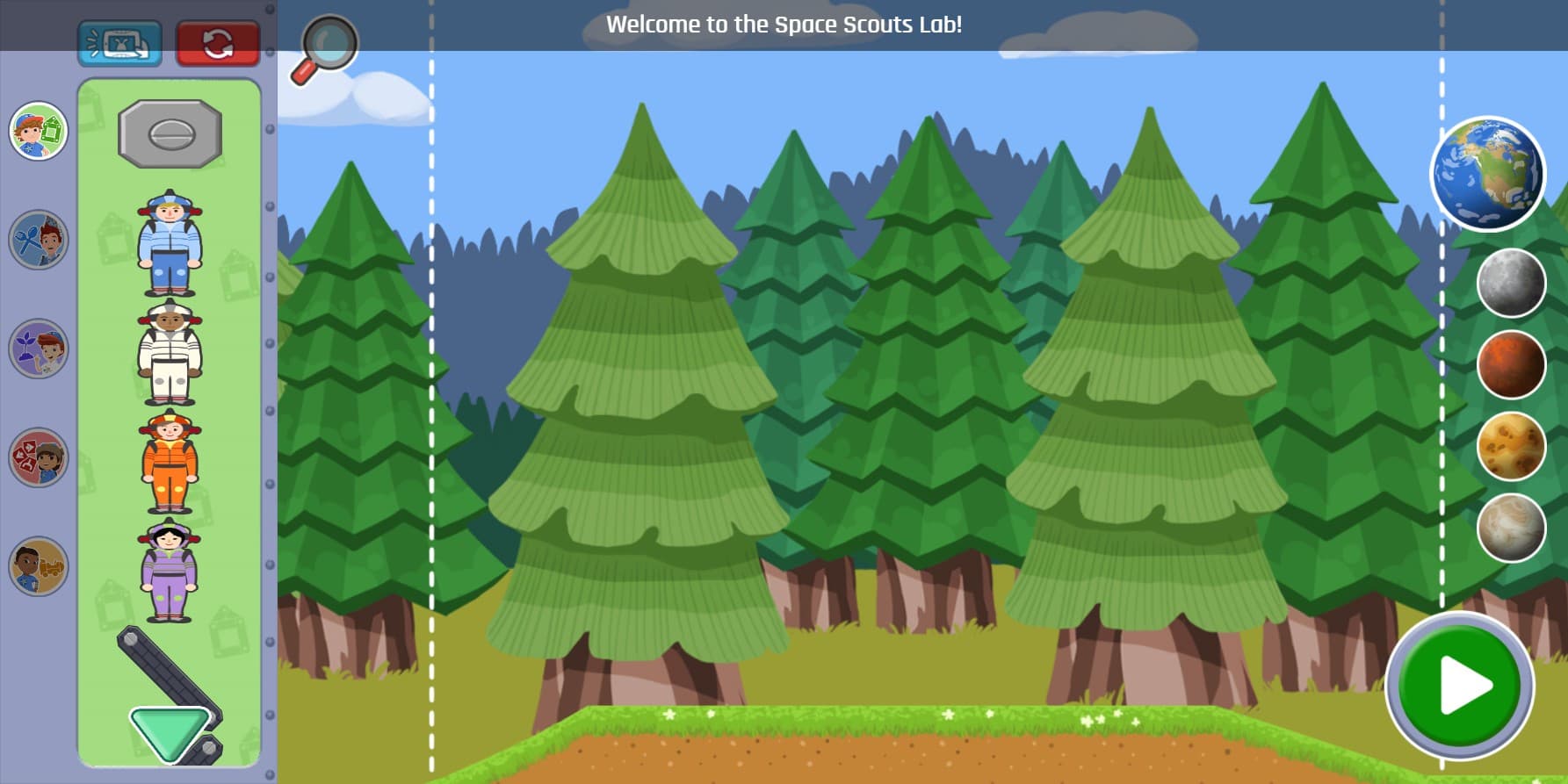Select the Earth planet option

1486,173
